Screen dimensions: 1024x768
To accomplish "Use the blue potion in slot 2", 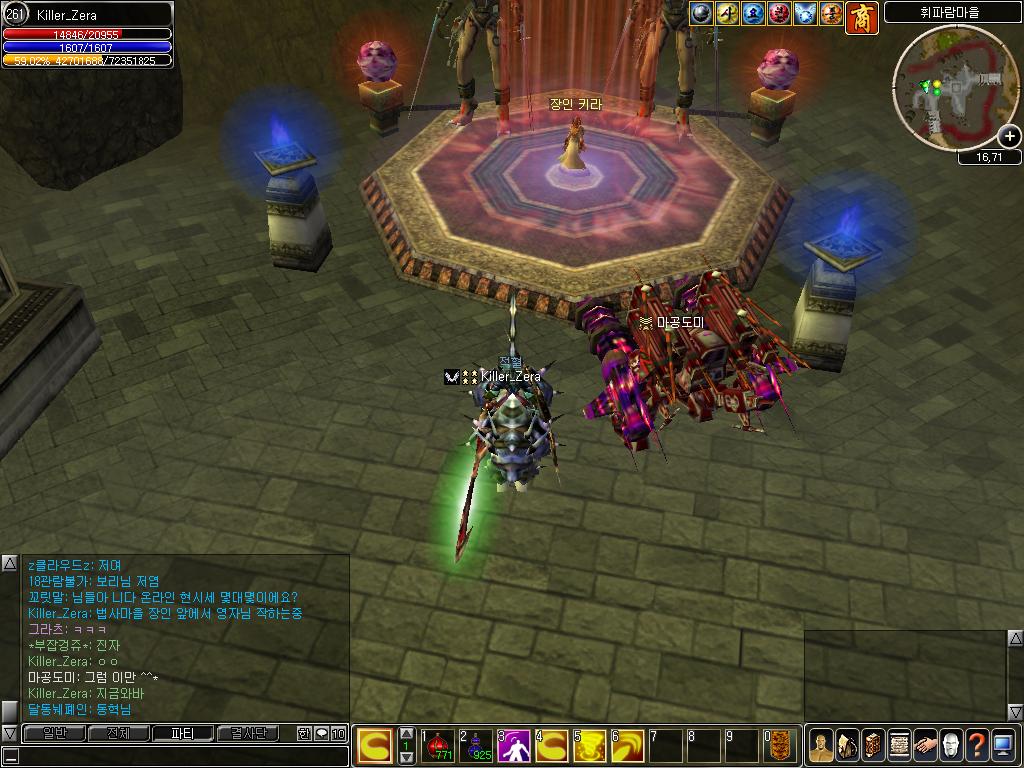I will click(x=476, y=746).
